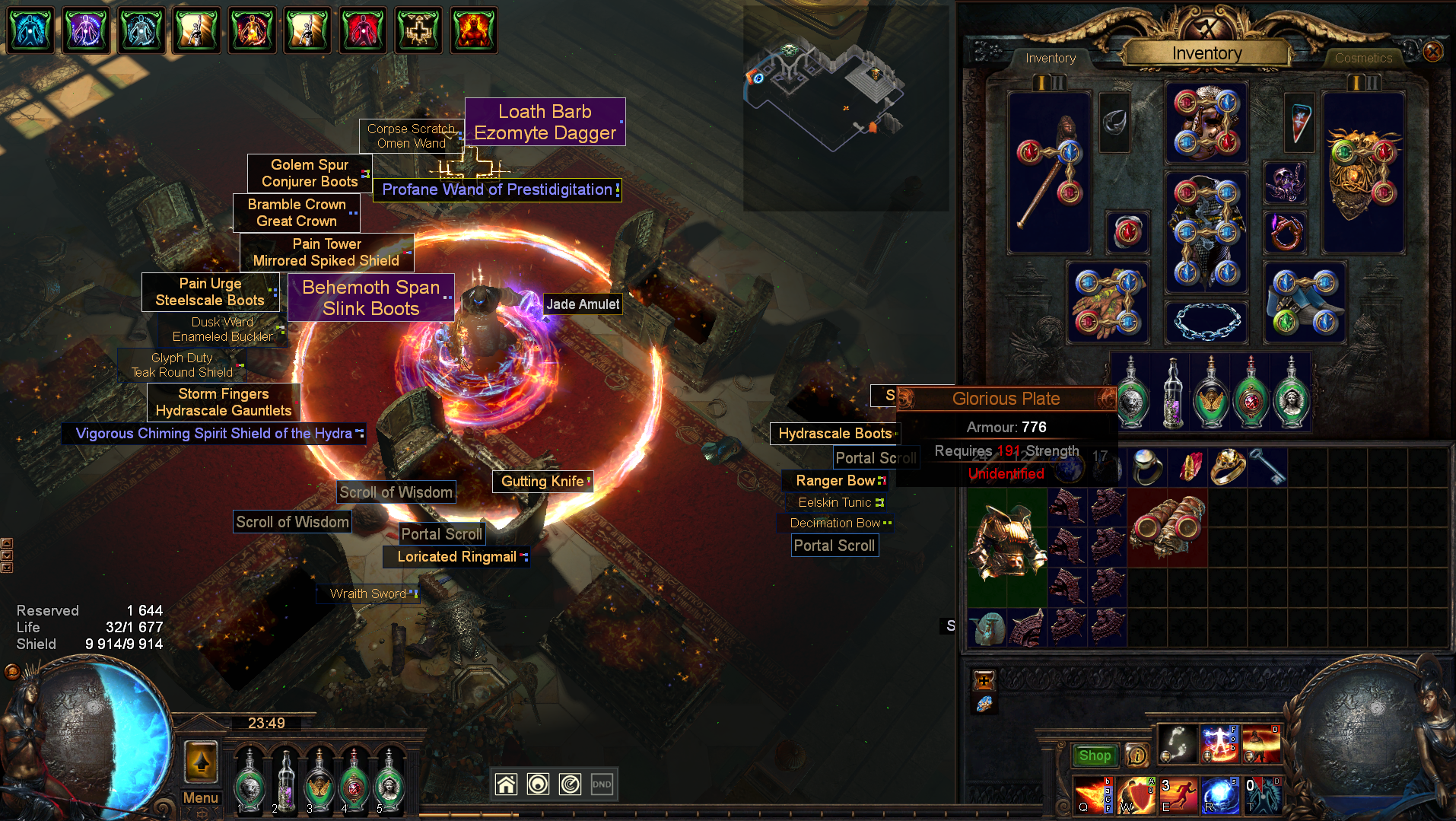Select the left Inventory tab
This screenshot has height=821, width=1456.
1050,58
